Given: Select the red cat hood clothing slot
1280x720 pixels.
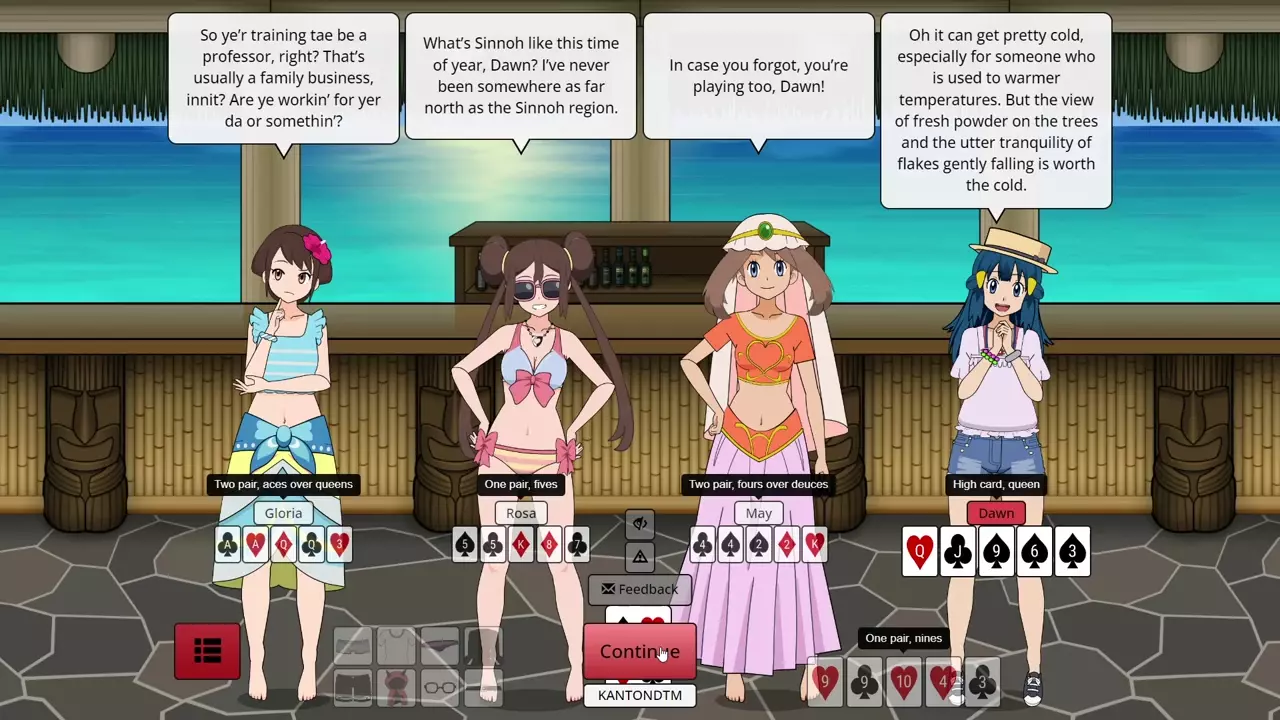Looking at the screenshot, I should (396, 686).
